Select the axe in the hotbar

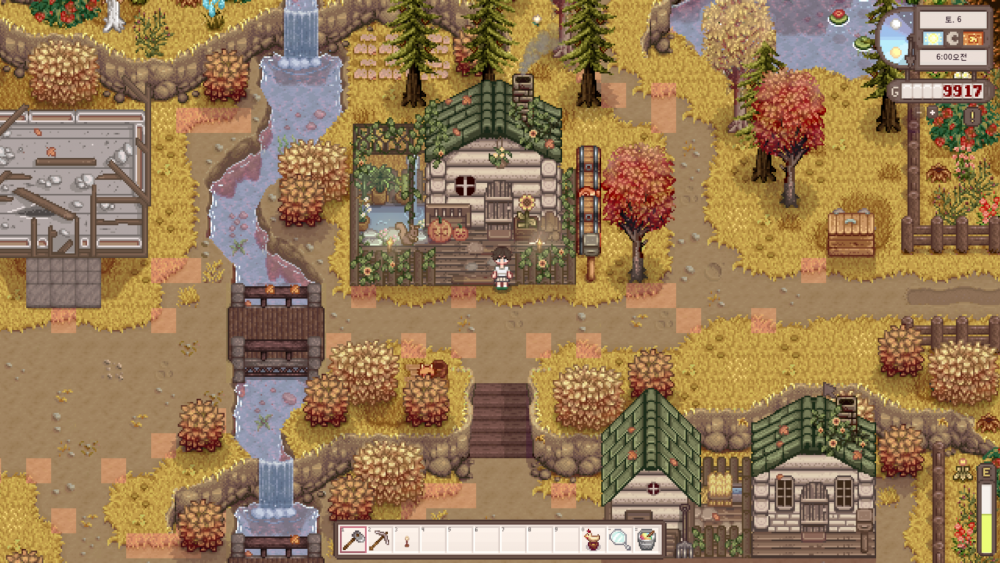point(354,539)
